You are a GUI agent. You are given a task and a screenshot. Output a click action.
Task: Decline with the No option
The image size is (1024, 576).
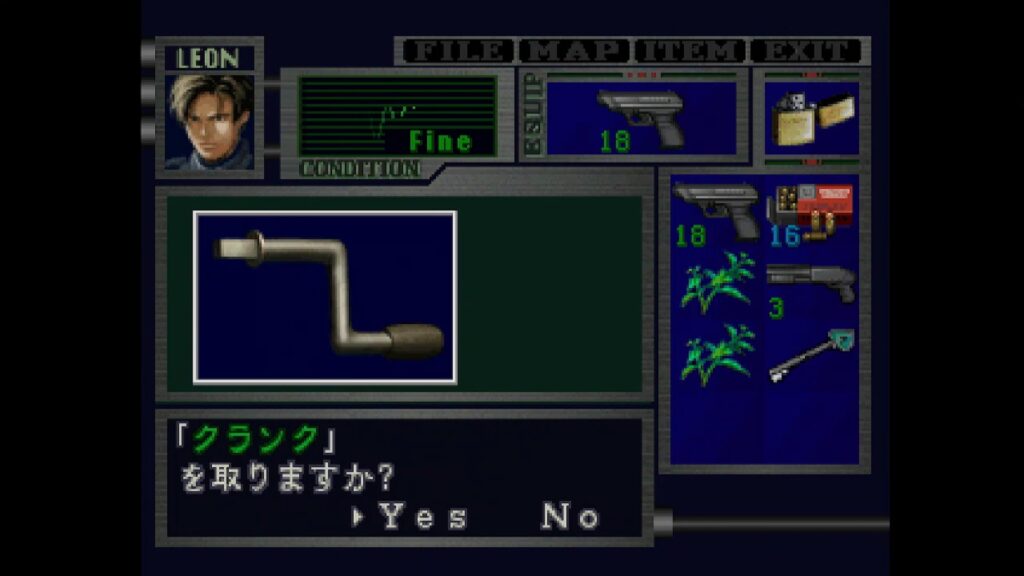pos(571,517)
